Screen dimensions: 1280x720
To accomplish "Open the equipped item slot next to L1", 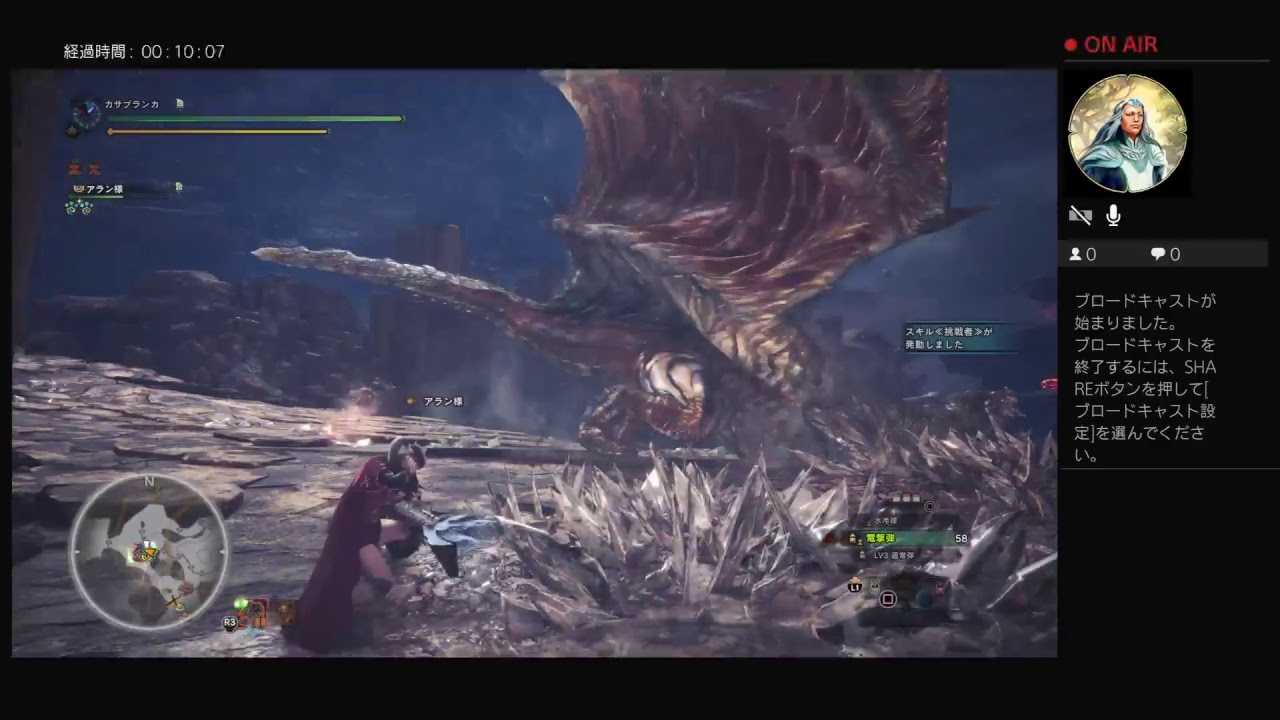I will pyautogui.click(x=874, y=587).
